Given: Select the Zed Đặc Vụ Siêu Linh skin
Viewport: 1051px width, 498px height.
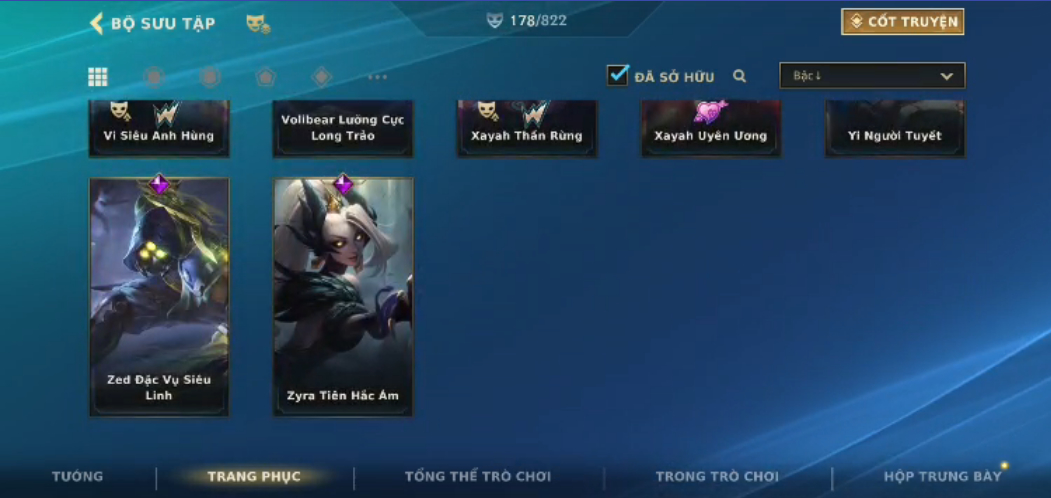Looking at the screenshot, I should [x=159, y=297].
